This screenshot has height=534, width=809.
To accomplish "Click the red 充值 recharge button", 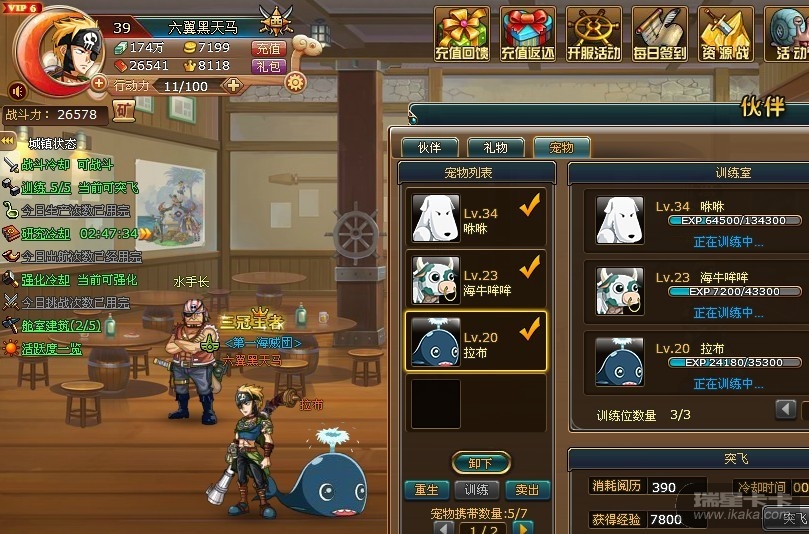I will coord(269,47).
